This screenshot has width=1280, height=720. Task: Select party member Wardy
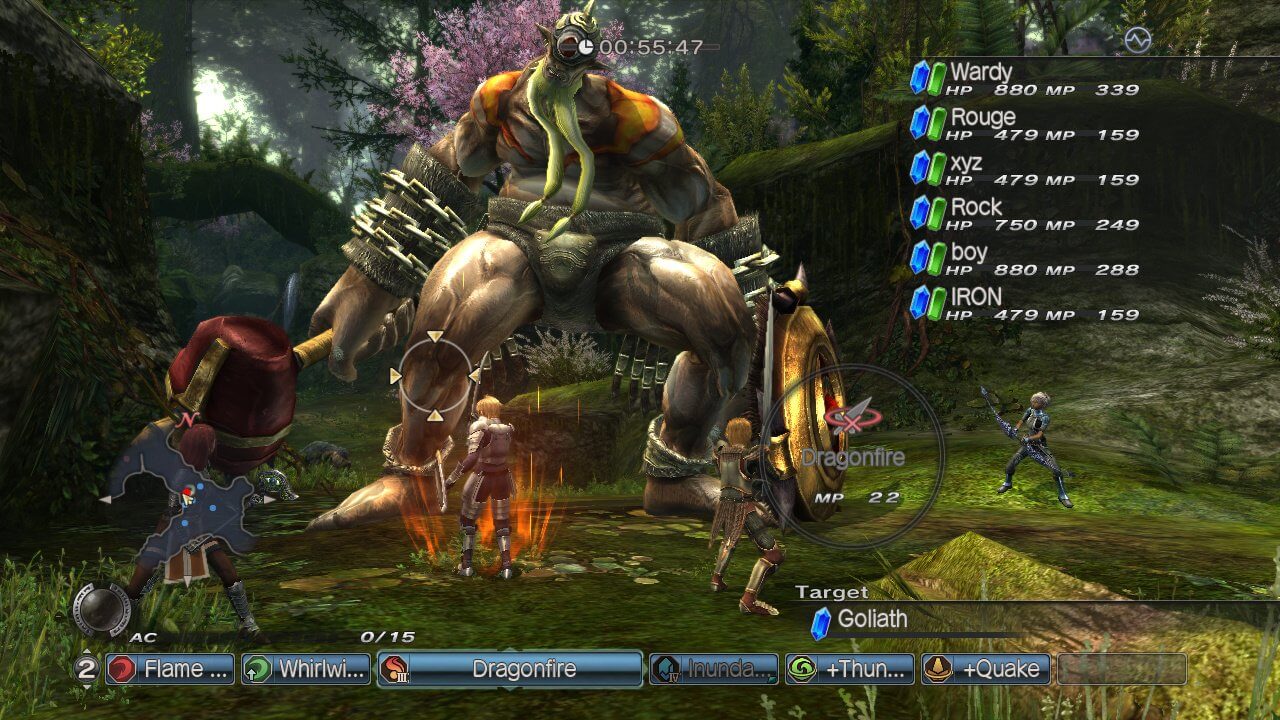coord(1024,79)
